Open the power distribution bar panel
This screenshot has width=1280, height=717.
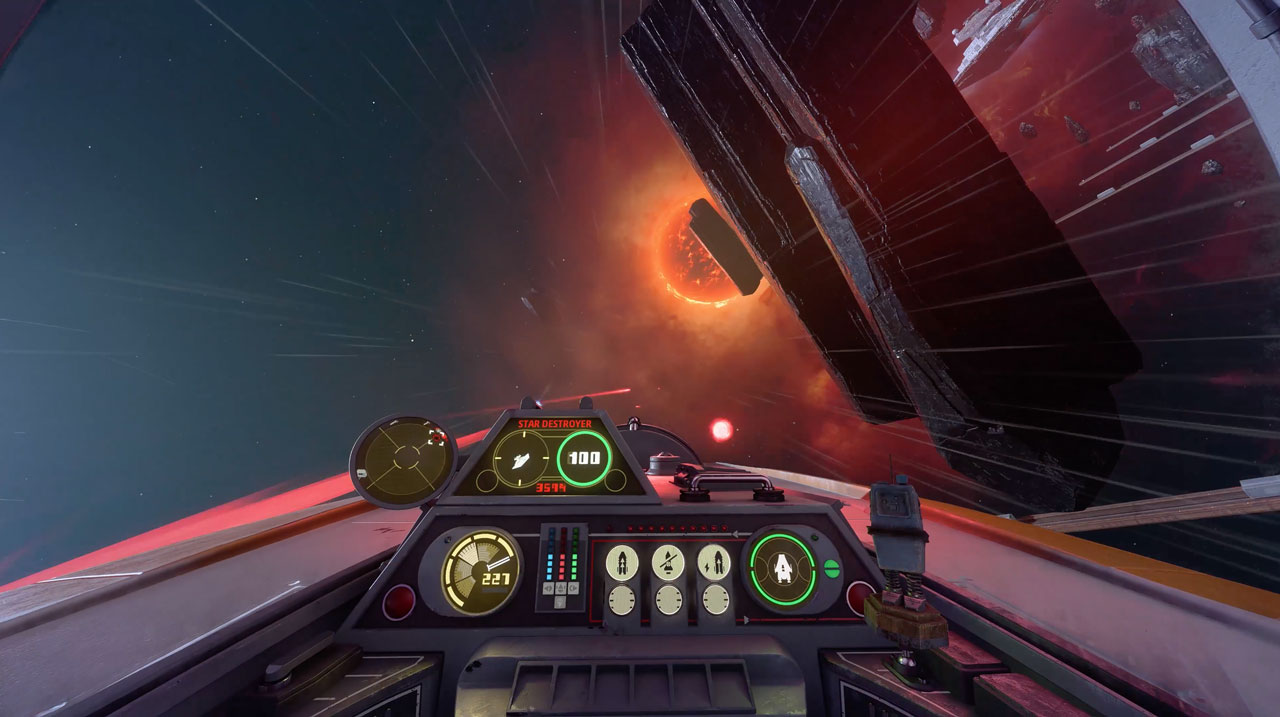tap(563, 565)
